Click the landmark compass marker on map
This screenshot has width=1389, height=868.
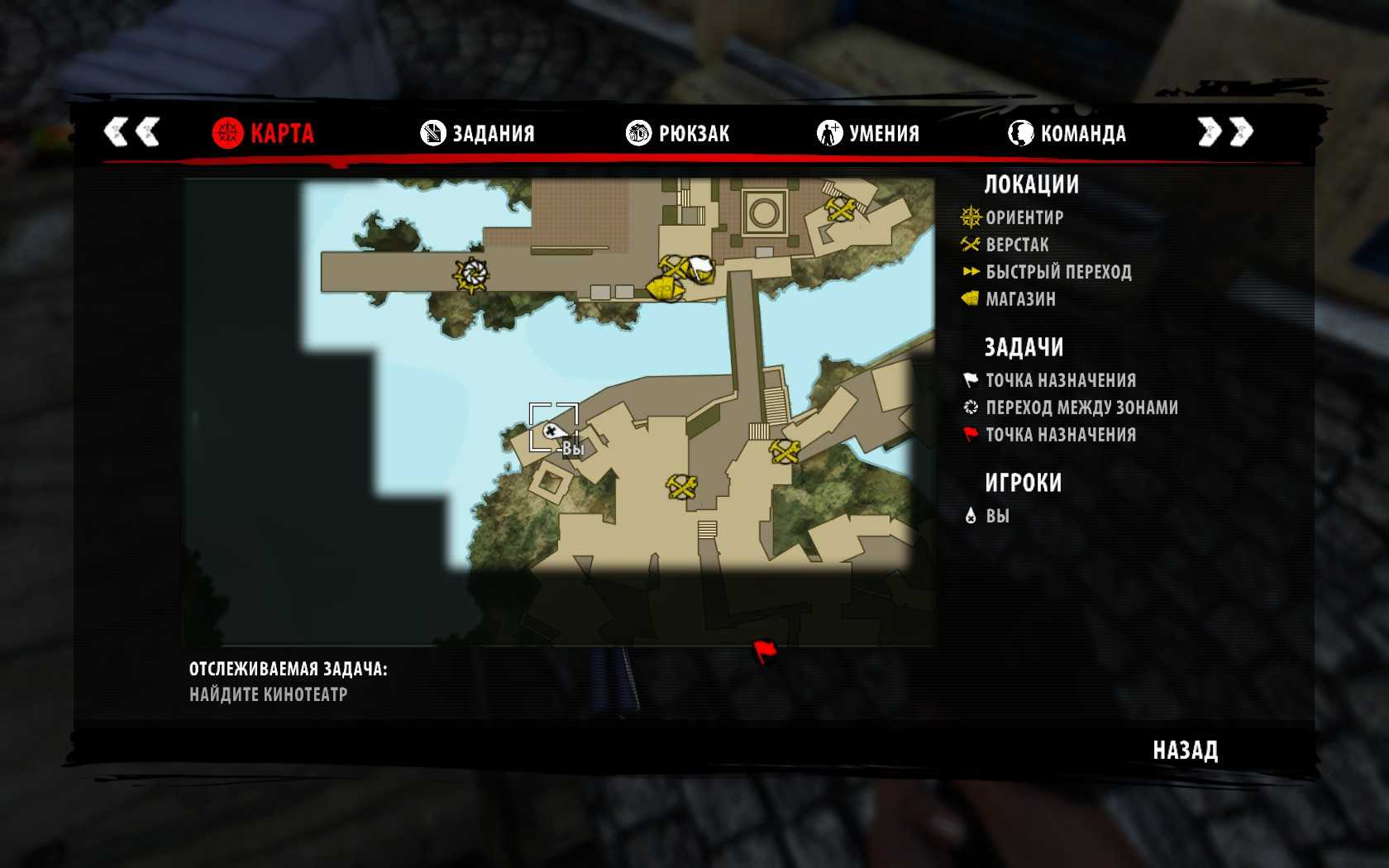(472, 275)
